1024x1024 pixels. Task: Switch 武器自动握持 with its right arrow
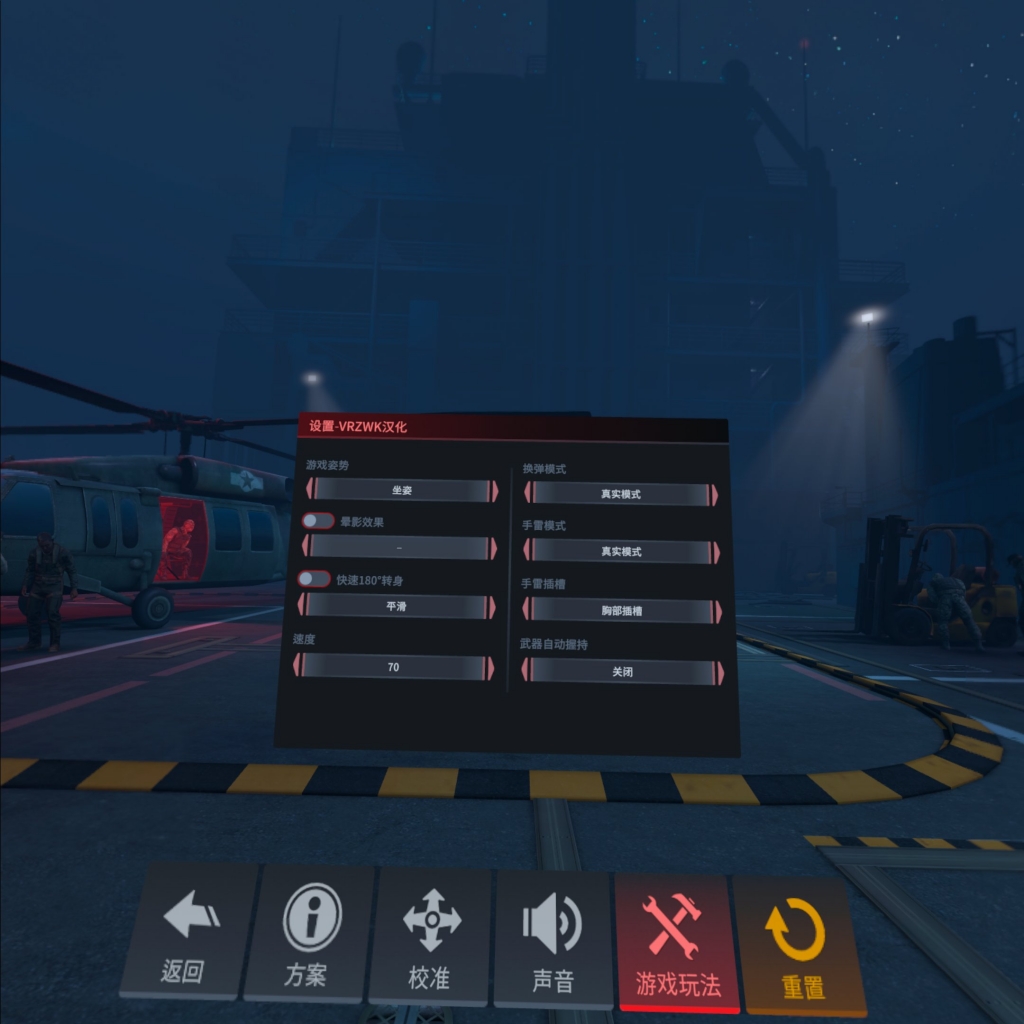click(719, 673)
